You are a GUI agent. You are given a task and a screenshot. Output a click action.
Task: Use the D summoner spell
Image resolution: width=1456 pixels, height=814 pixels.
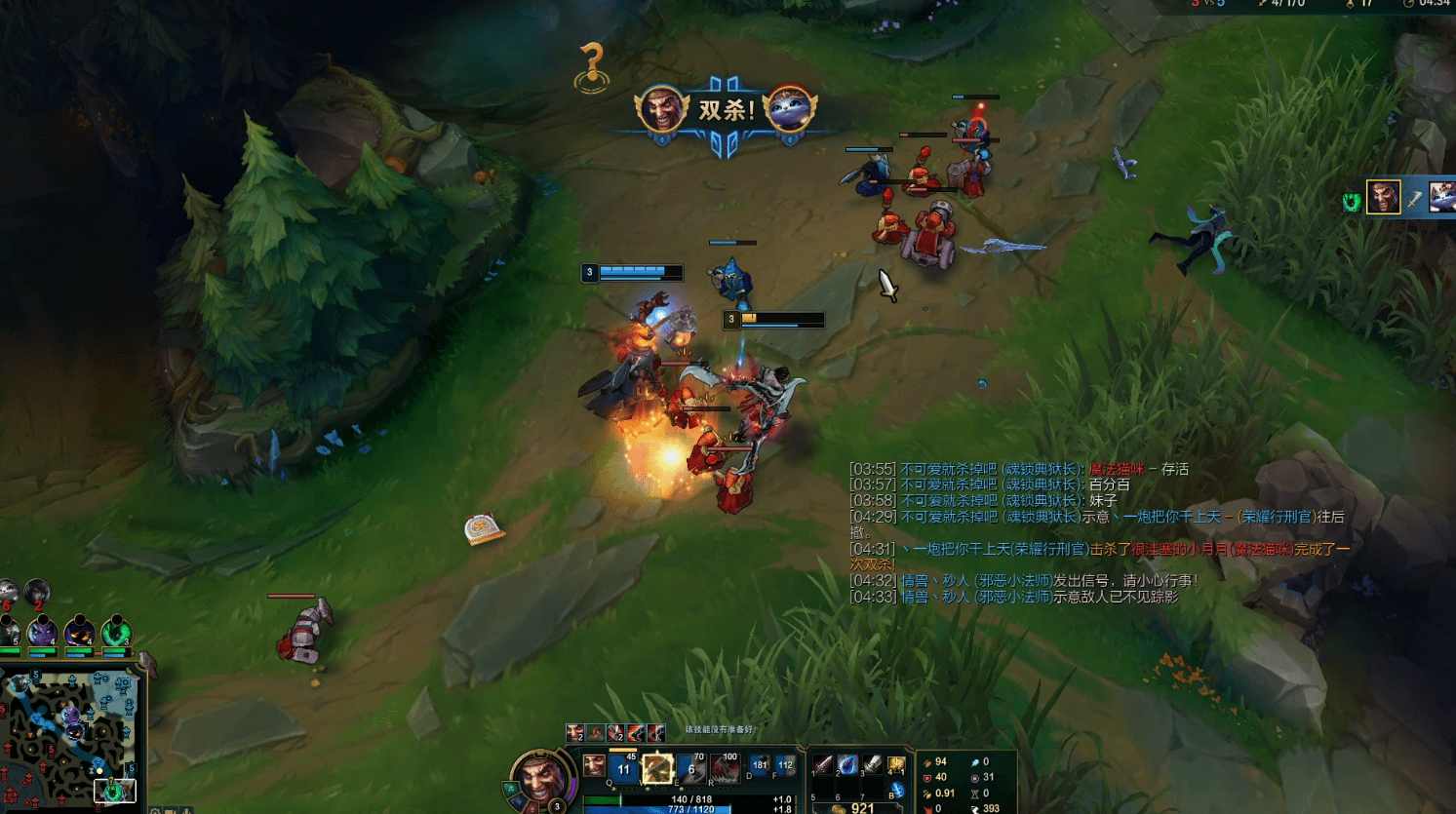pyautogui.click(x=760, y=765)
